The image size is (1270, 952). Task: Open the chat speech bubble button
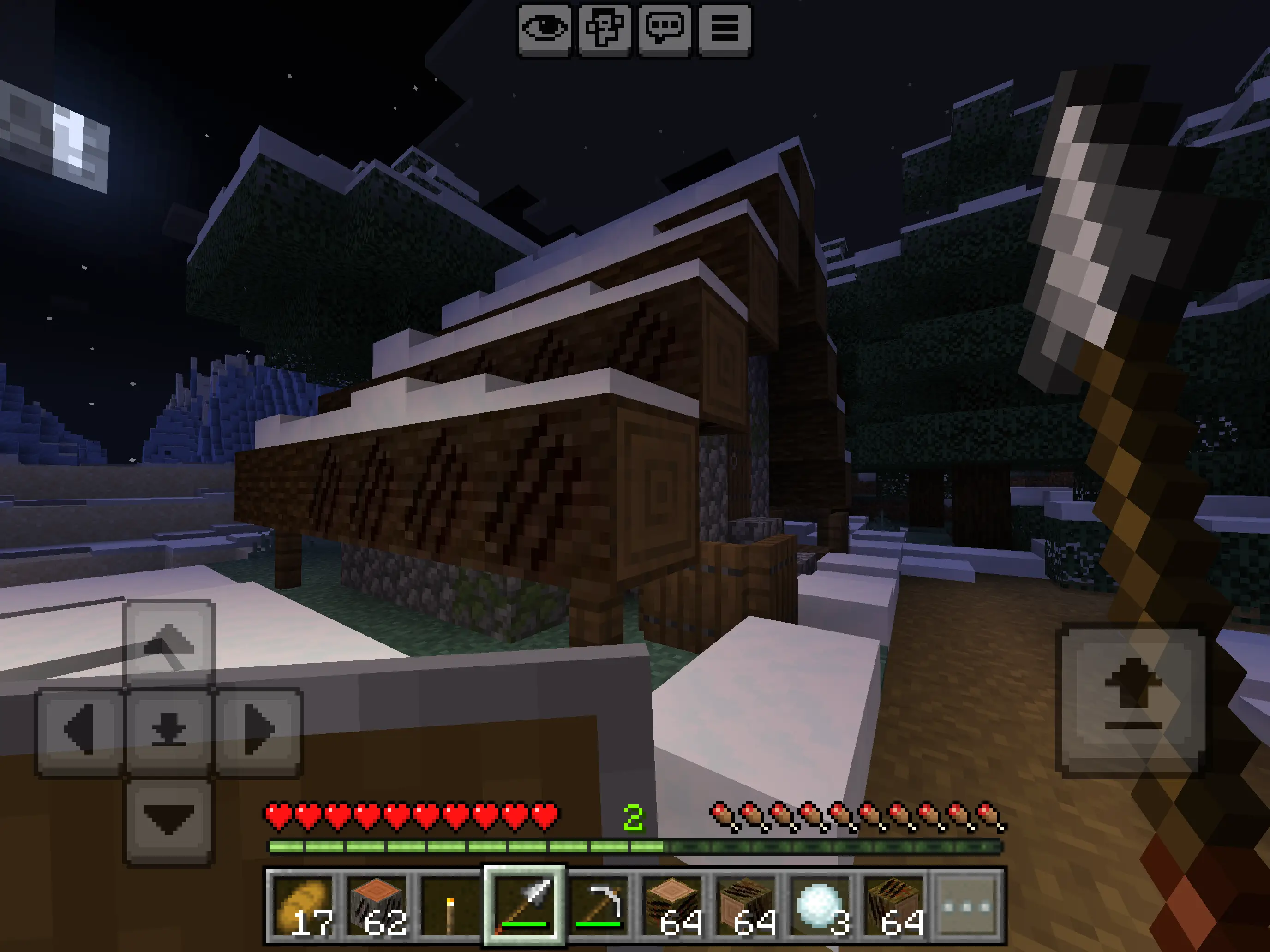pyautogui.click(x=664, y=29)
